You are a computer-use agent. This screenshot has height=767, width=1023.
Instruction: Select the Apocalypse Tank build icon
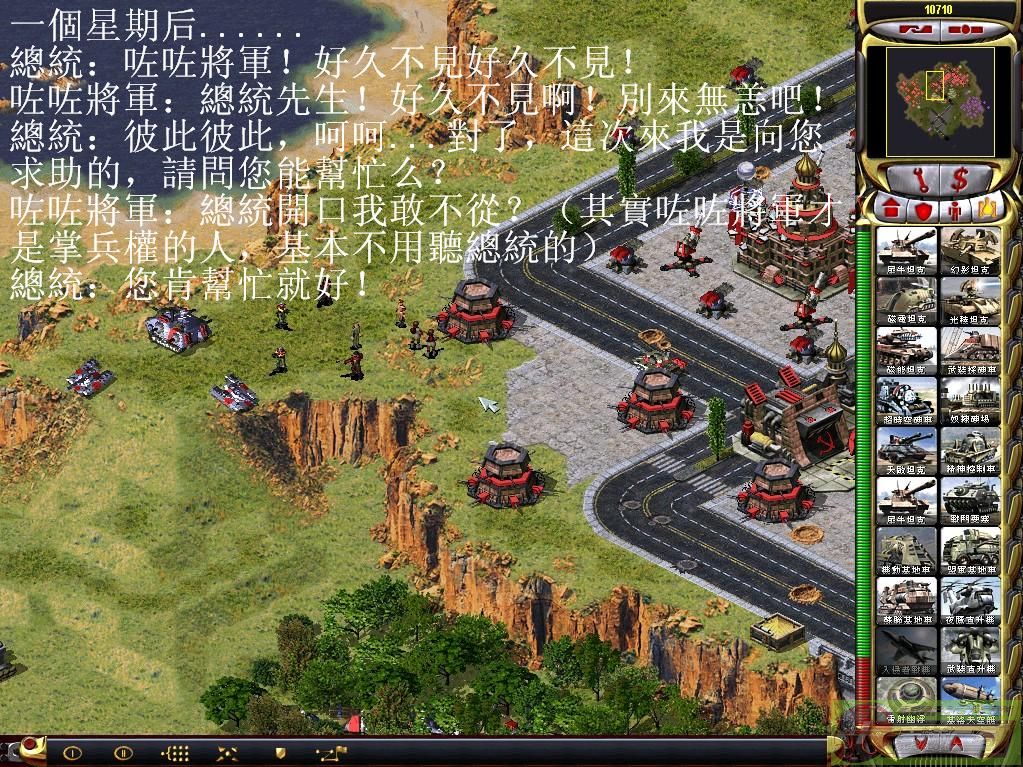tap(906, 452)
